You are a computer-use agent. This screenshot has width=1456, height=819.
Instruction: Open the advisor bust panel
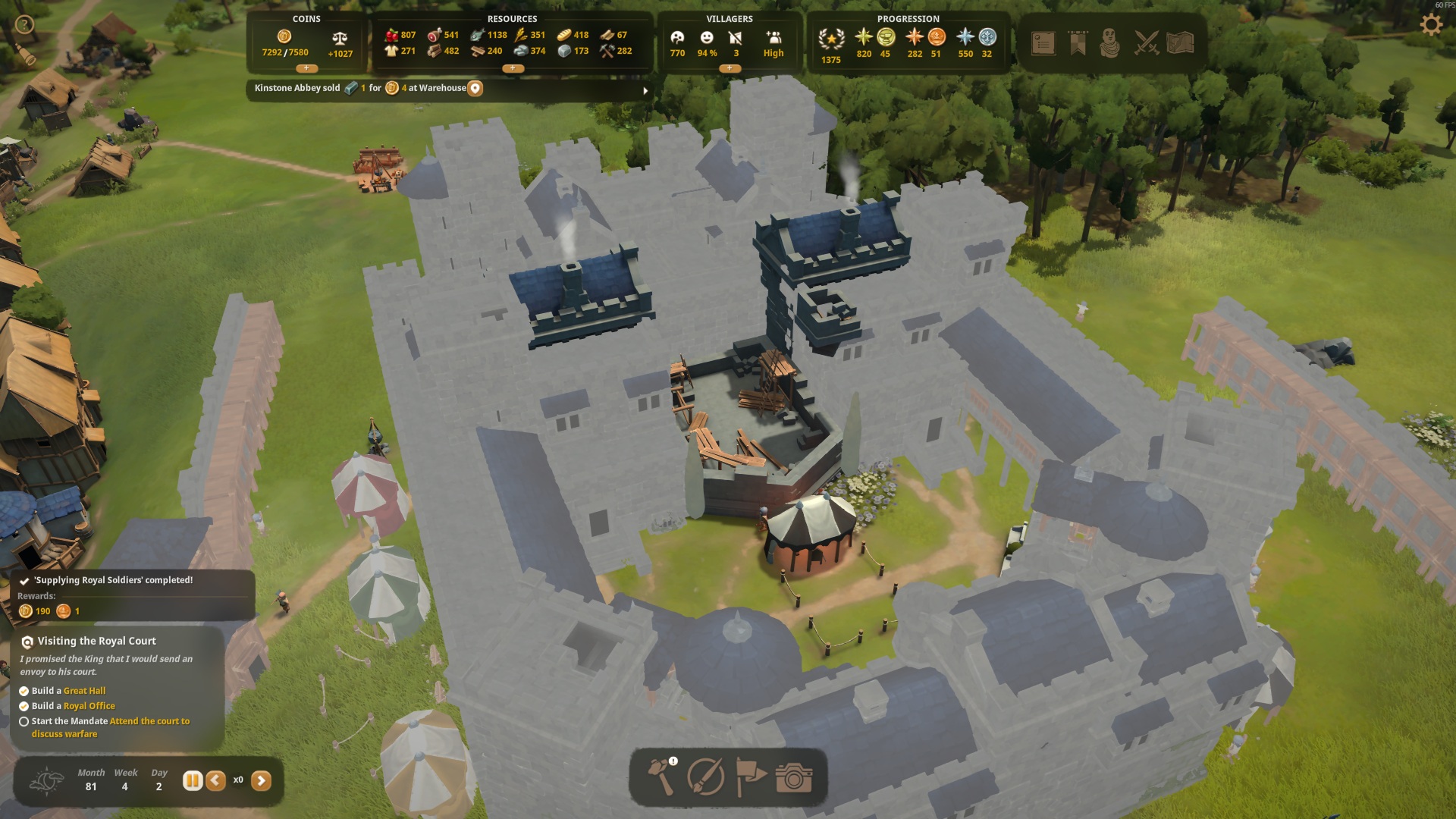(1110, 43)
